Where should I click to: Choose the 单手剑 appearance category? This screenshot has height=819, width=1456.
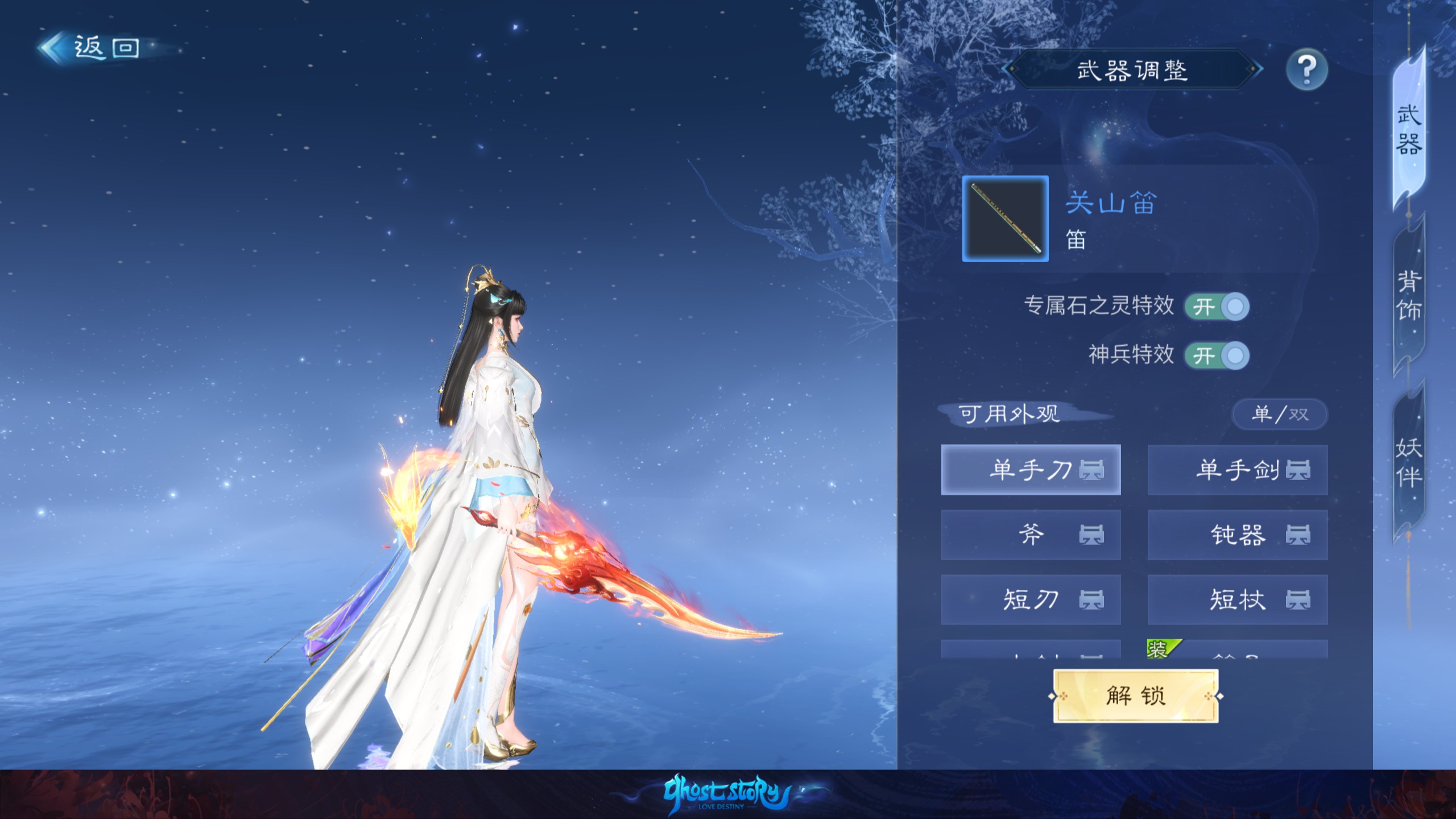tap(1237, 470)
